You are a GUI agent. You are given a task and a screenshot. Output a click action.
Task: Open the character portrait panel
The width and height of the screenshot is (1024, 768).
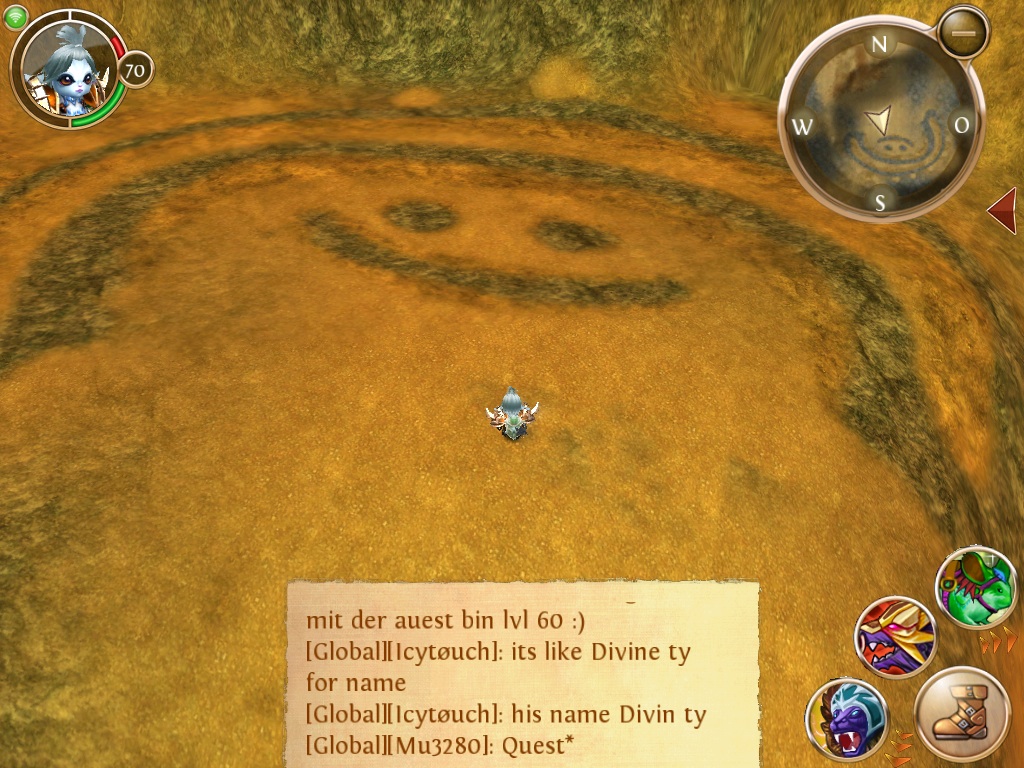68,68
